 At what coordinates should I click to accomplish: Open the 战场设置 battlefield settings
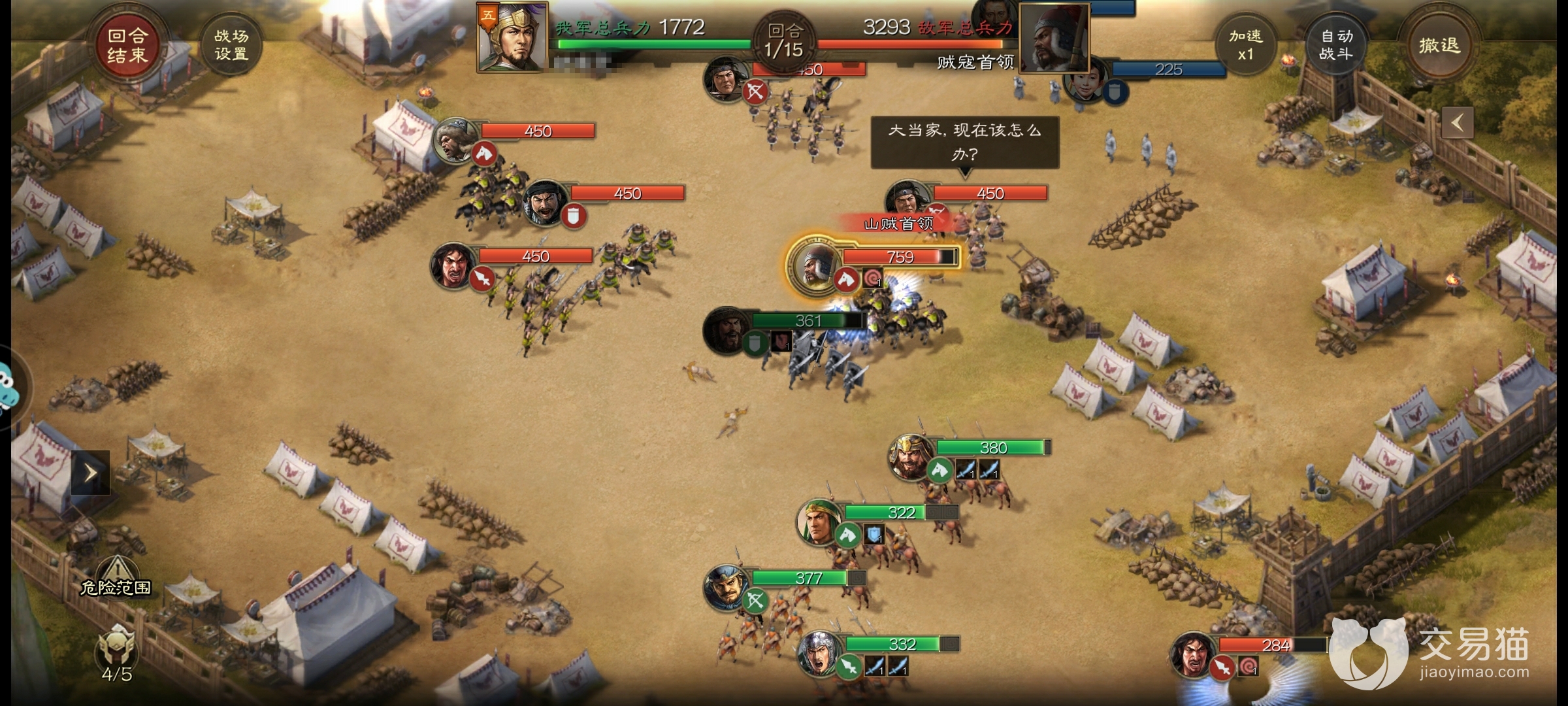231,45
